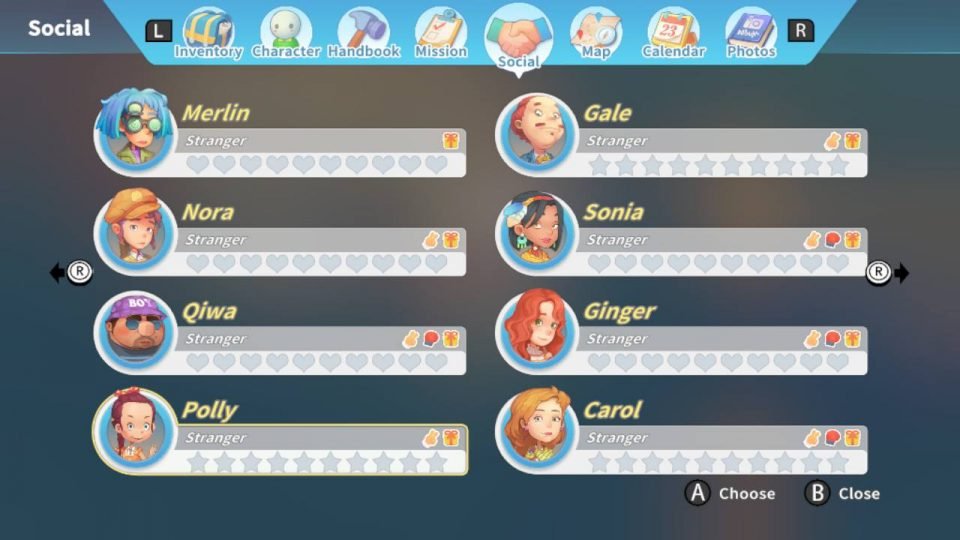
Task: Open Gale's relationship entry
Action: 683,139
